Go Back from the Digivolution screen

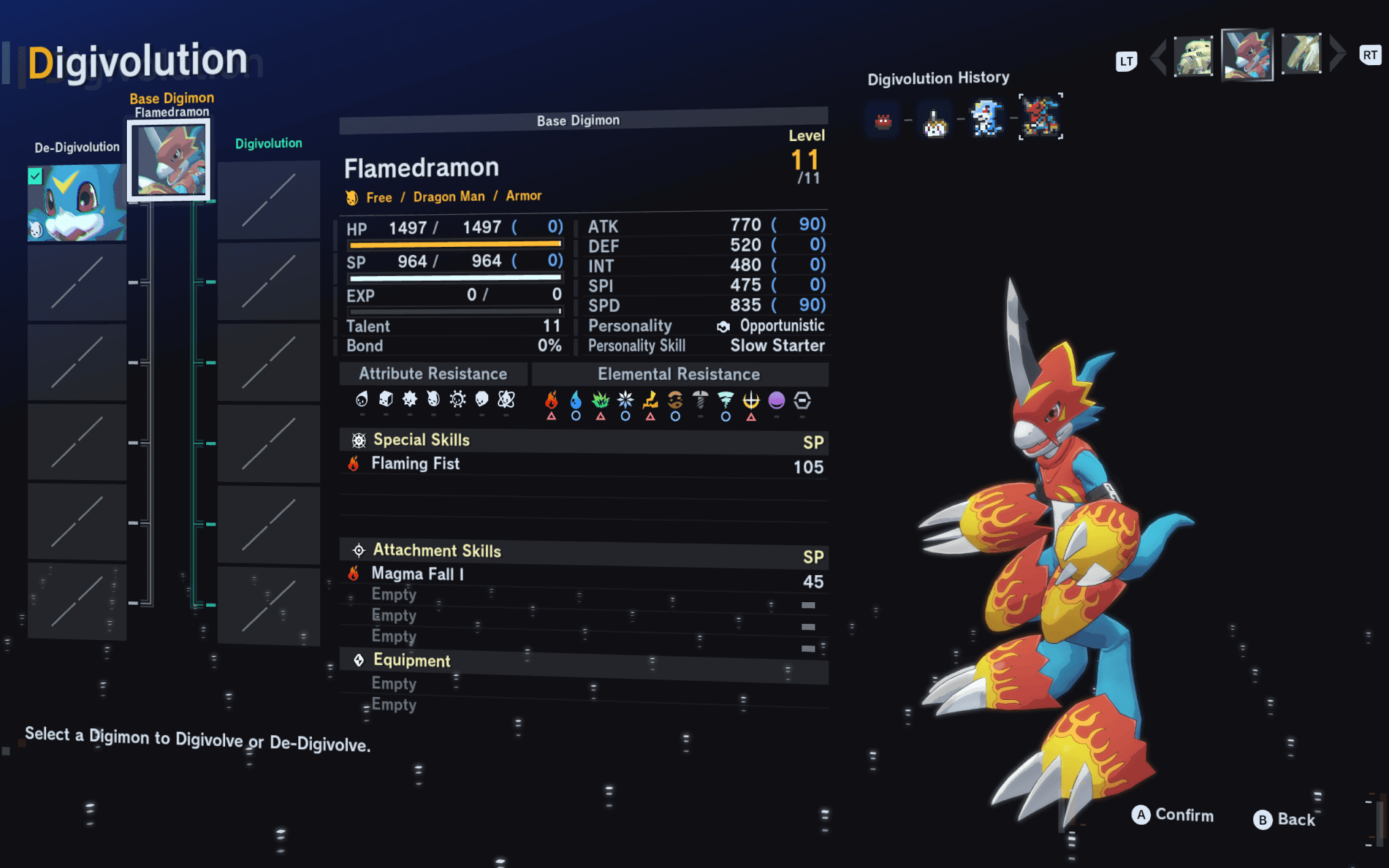(x=1284, y=819)
